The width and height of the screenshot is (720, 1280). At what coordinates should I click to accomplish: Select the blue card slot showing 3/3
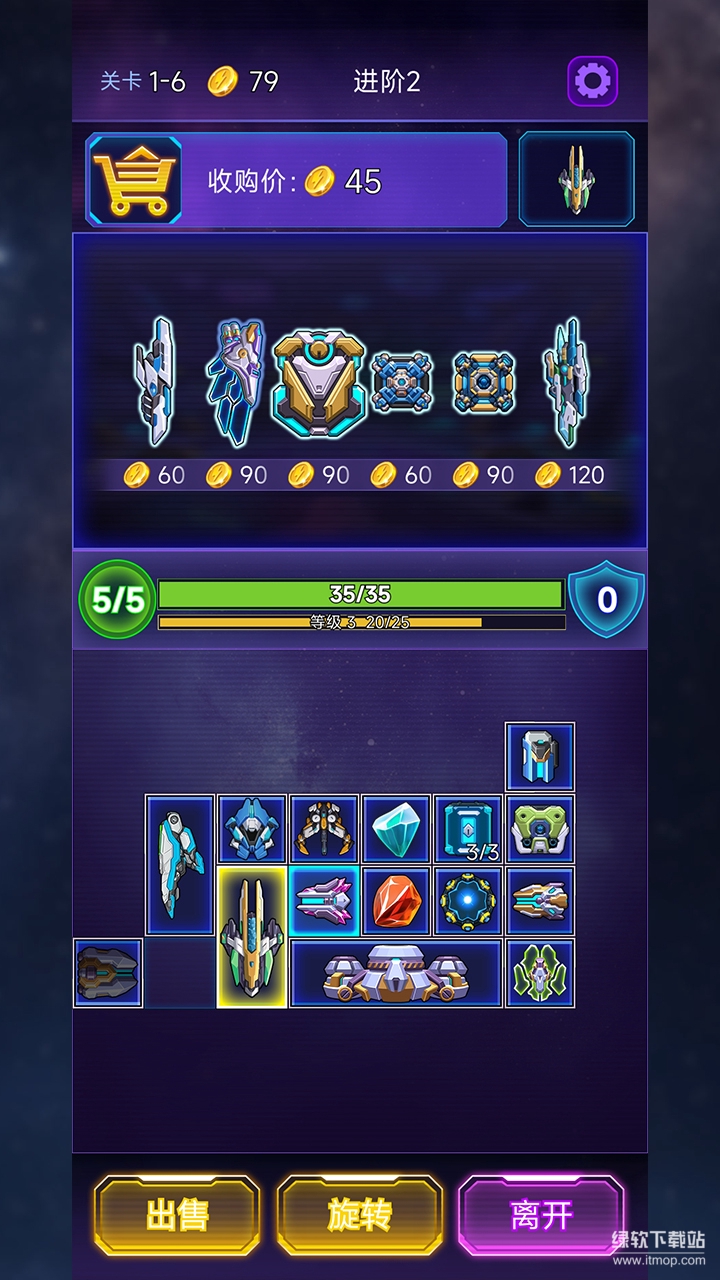[468, 829]
